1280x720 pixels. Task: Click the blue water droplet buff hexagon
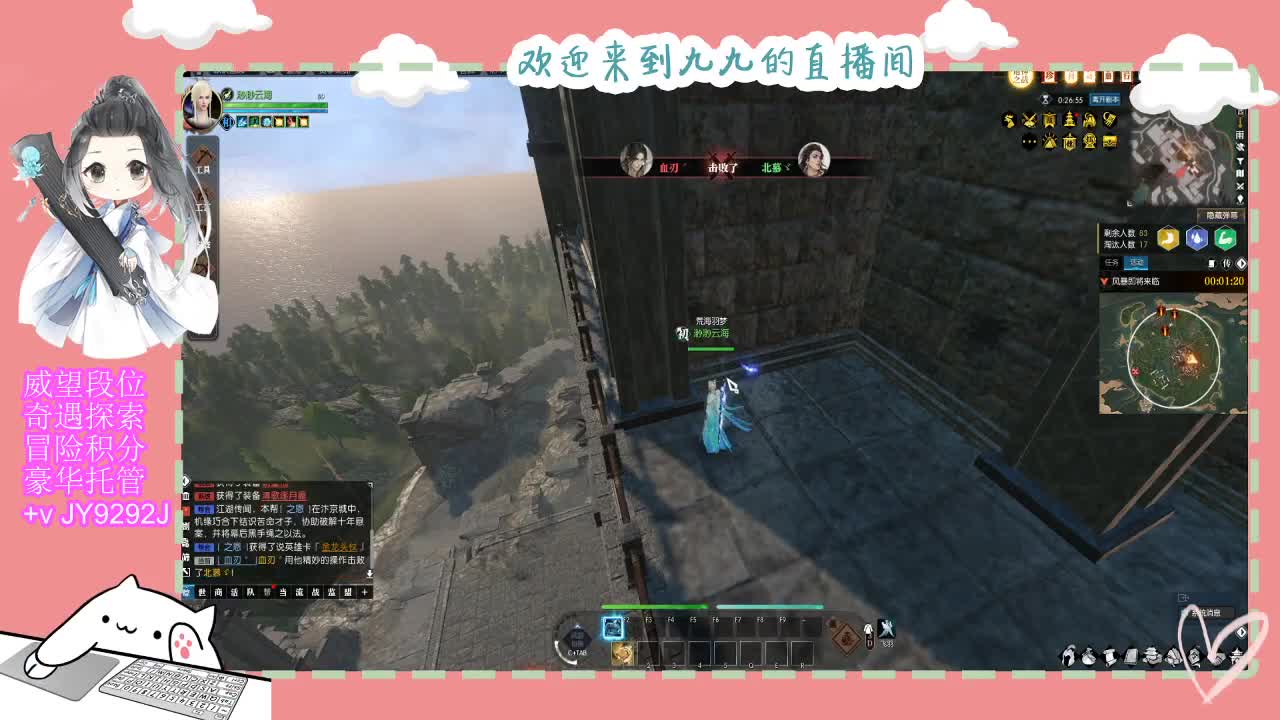click(1197, 237)
